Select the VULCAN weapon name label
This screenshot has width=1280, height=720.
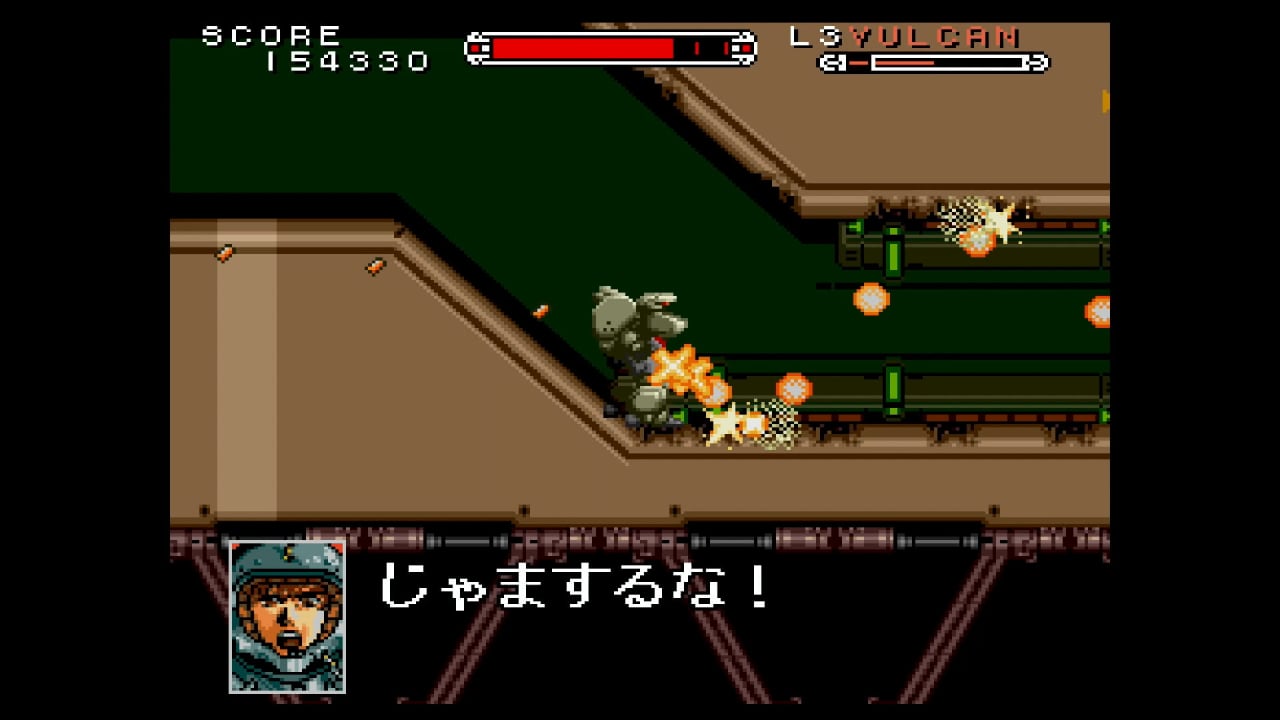(x=935, y=37)
